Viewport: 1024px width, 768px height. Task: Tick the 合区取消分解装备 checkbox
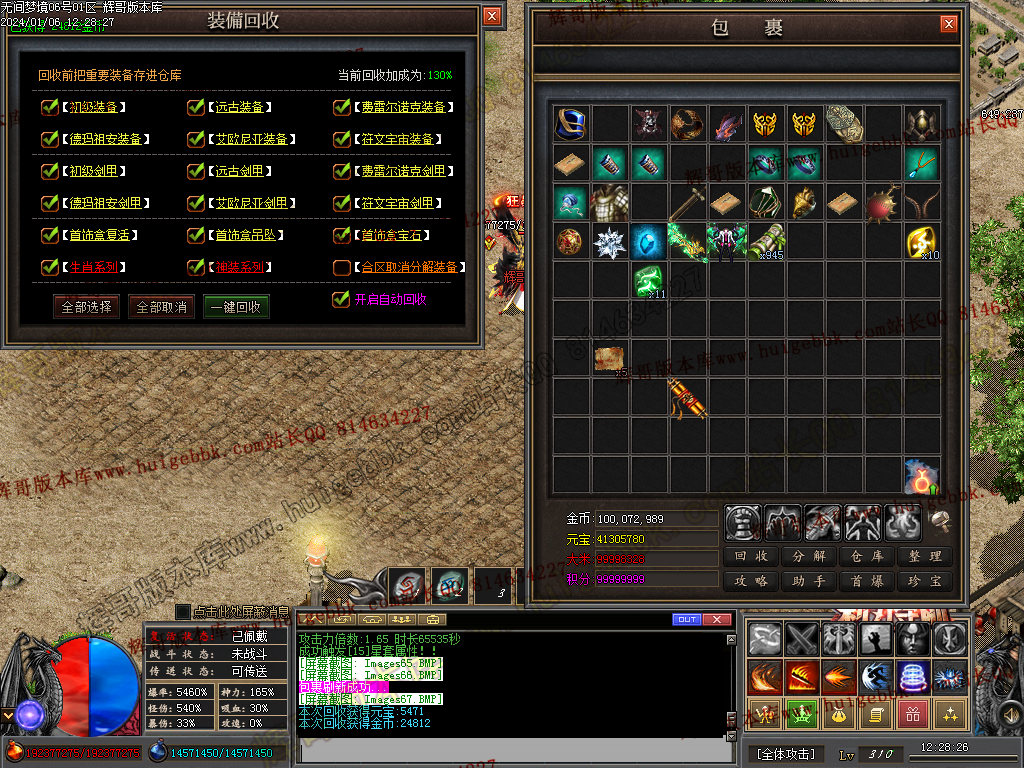[342, 267]
